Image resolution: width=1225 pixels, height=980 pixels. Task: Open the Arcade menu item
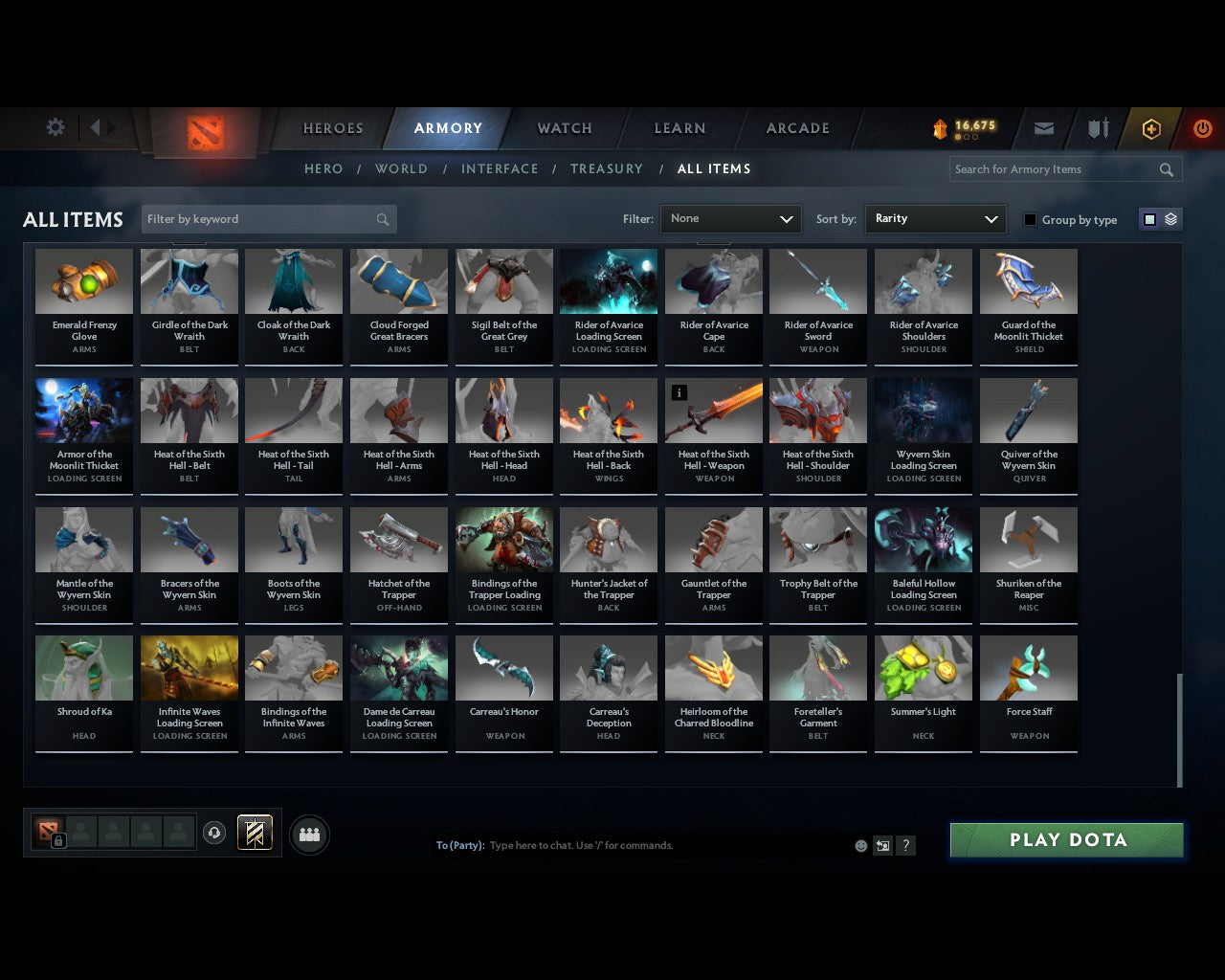tap(796, 127)
